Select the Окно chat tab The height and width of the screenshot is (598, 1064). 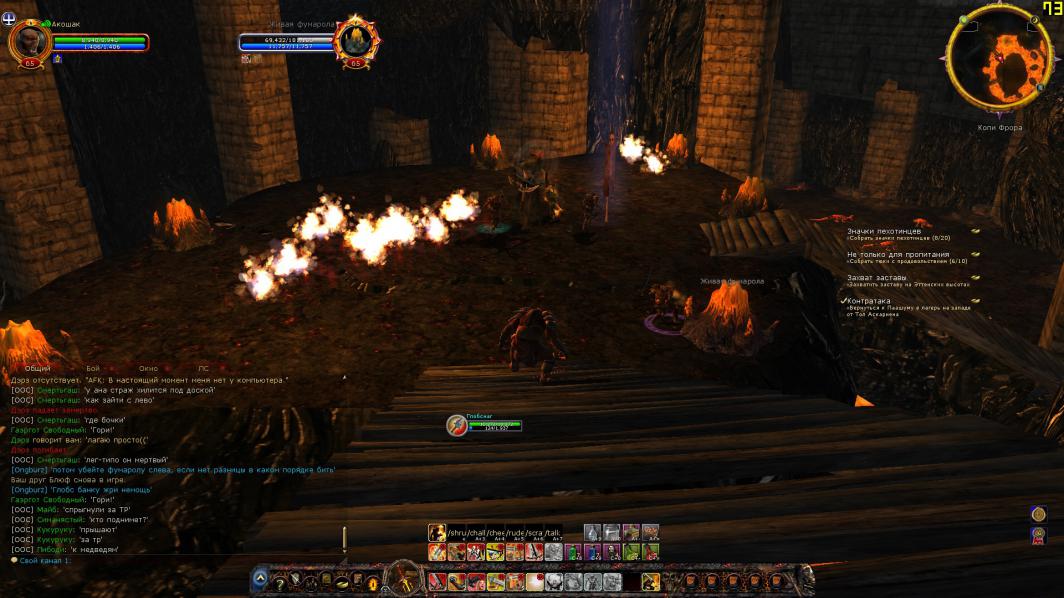coord(148,369)
